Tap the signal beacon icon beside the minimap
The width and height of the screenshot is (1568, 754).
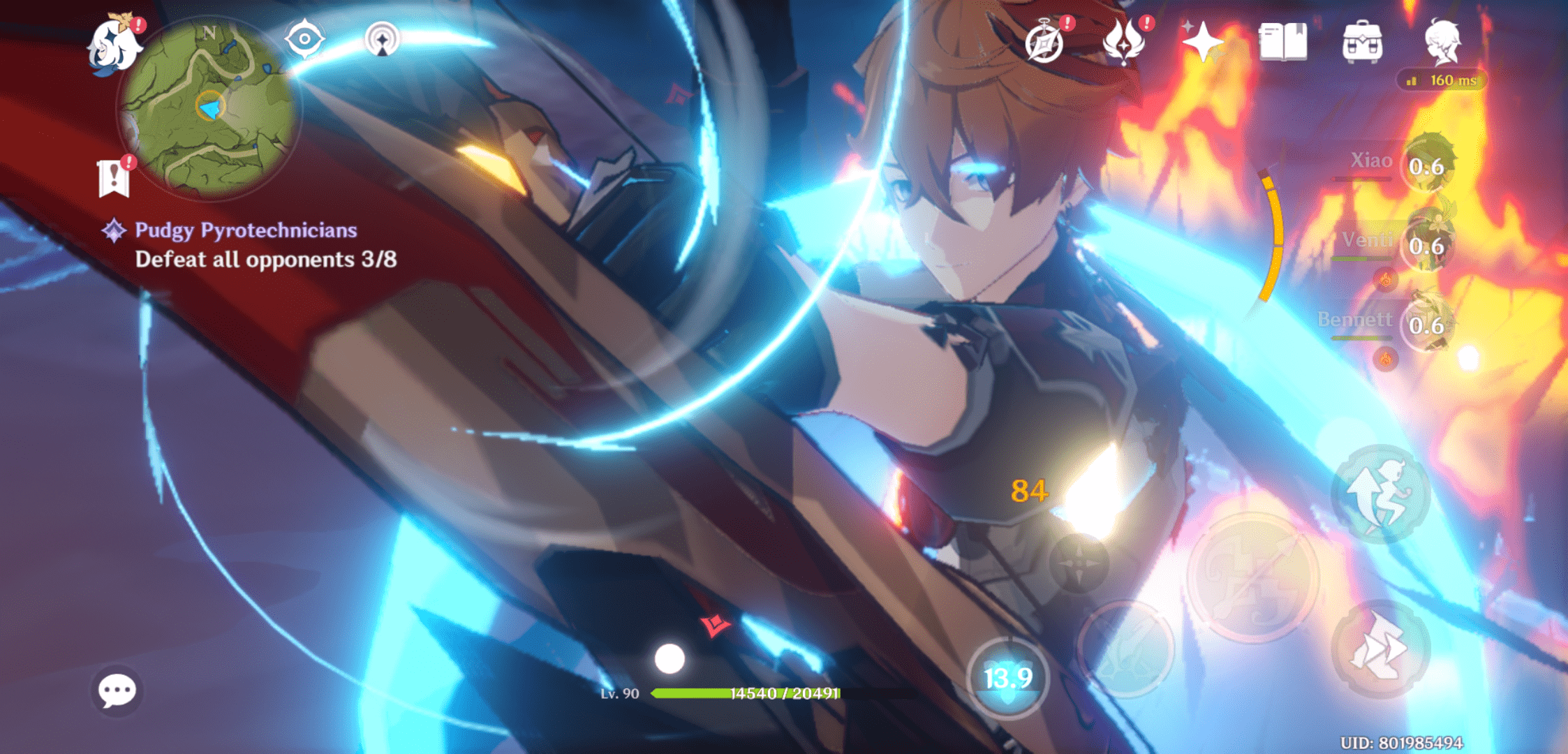click(x=382, y=39)
